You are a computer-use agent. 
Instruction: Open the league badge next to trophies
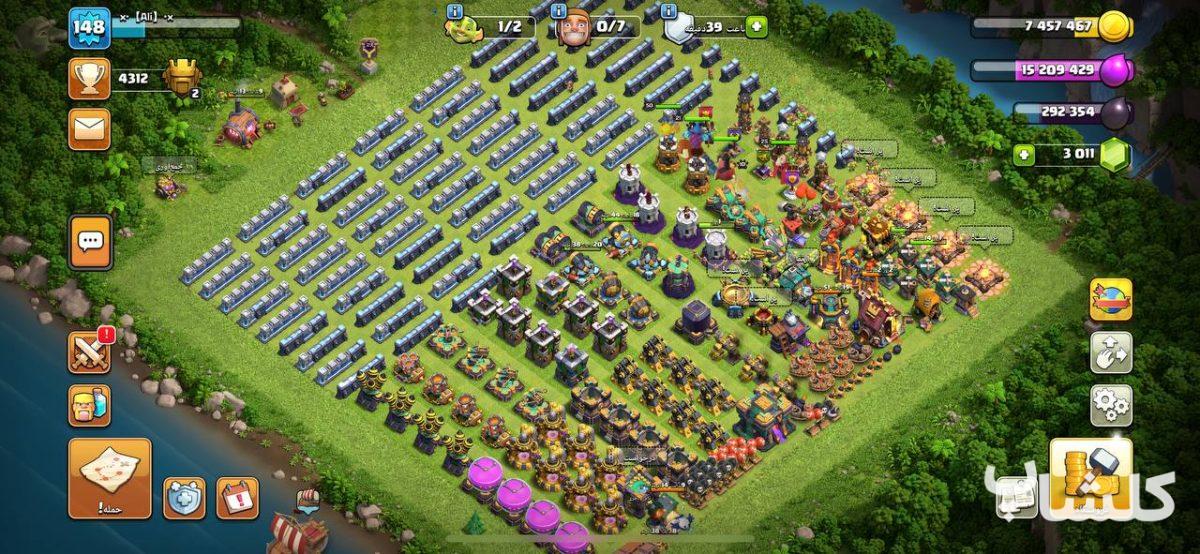[181, 77]
